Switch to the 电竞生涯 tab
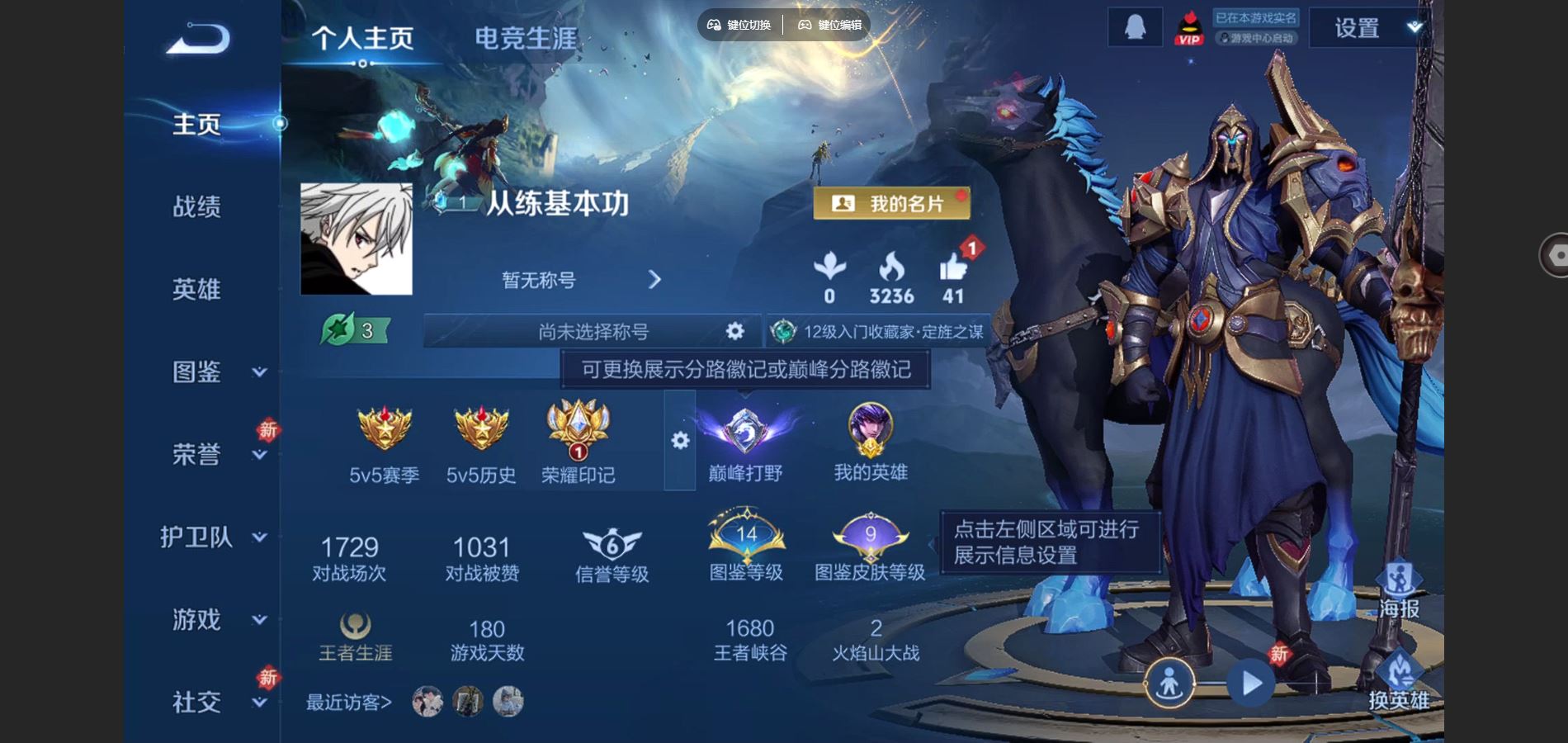 525,35
